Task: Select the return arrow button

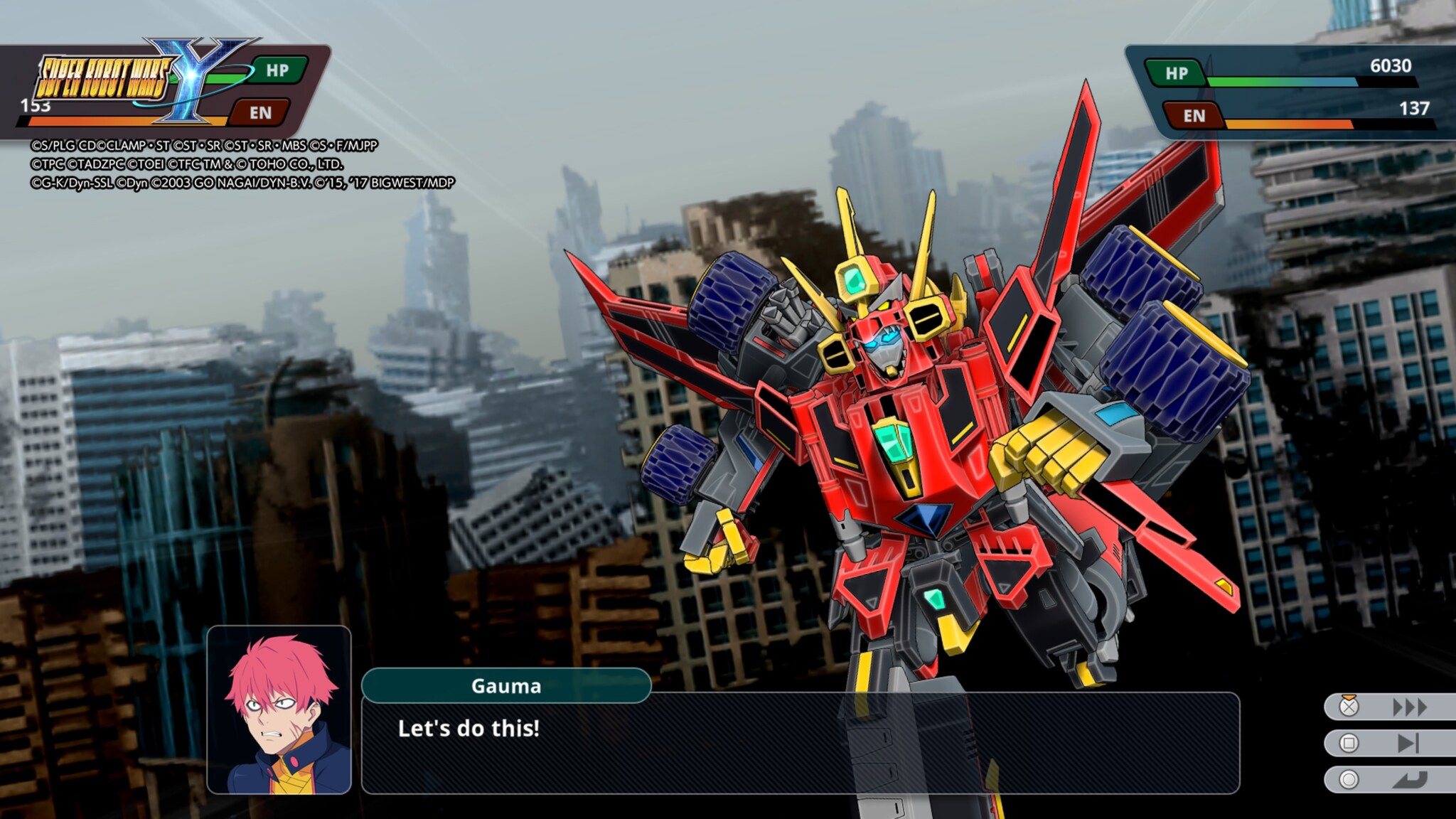Action: click(1408, 780)
